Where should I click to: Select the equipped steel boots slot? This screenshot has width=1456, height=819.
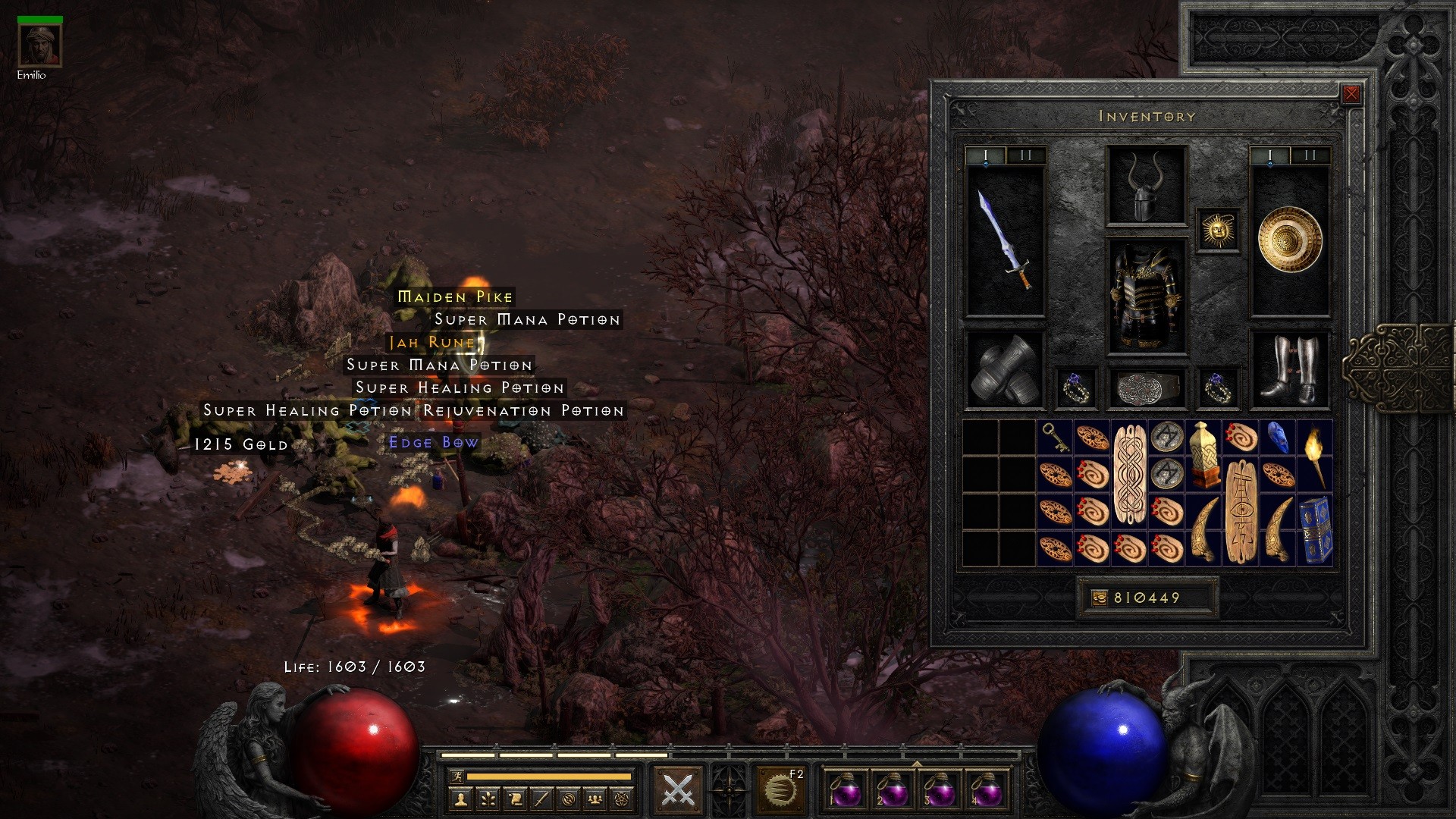1289,371
